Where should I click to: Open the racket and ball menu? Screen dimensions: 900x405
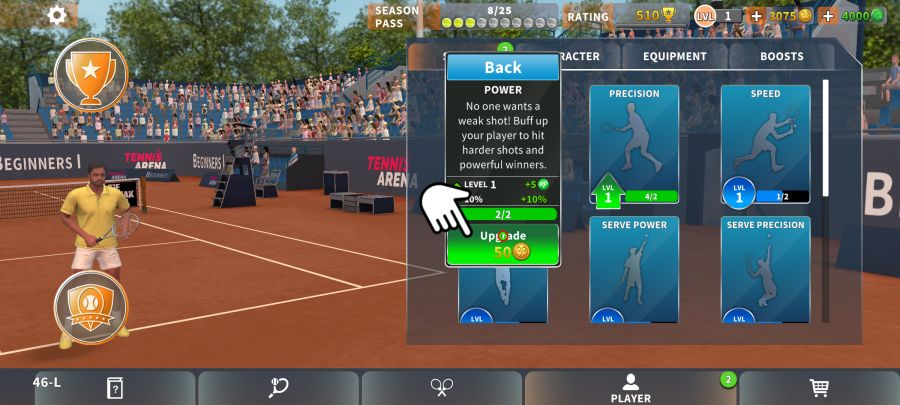(x=279, y=387)
